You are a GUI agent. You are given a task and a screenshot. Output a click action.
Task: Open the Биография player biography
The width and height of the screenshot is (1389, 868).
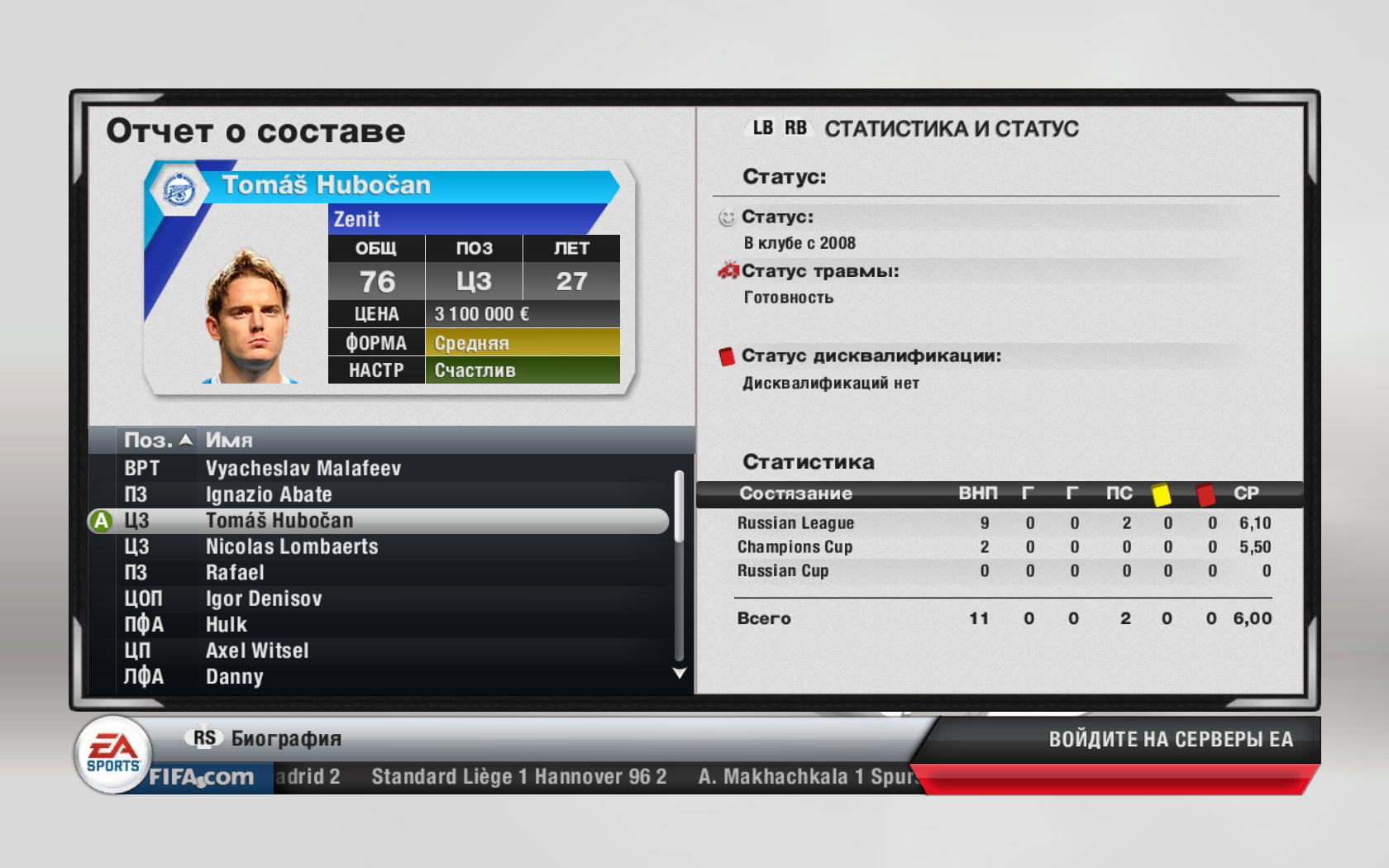pyautogui.click(x=286, y=738)
